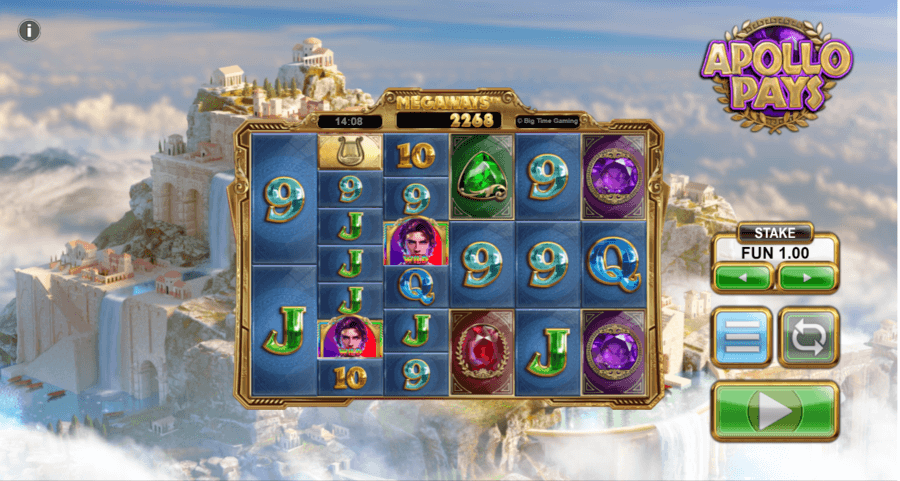Activate the autoplay loop button
The width and height of the screenshot is (900, 481).
[808, 337]
